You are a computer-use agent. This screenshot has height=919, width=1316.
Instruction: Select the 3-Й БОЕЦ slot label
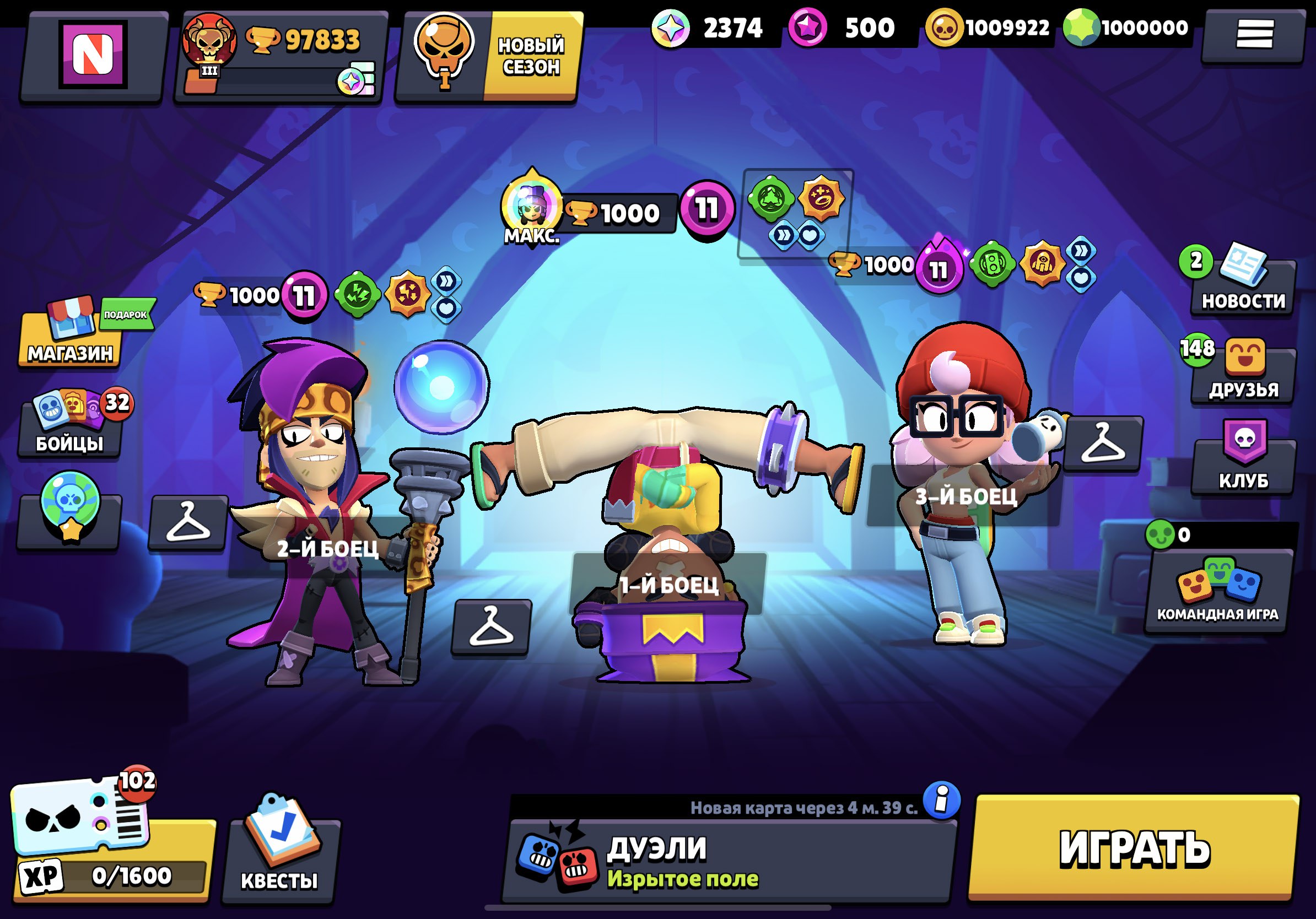tap(966, 496)
